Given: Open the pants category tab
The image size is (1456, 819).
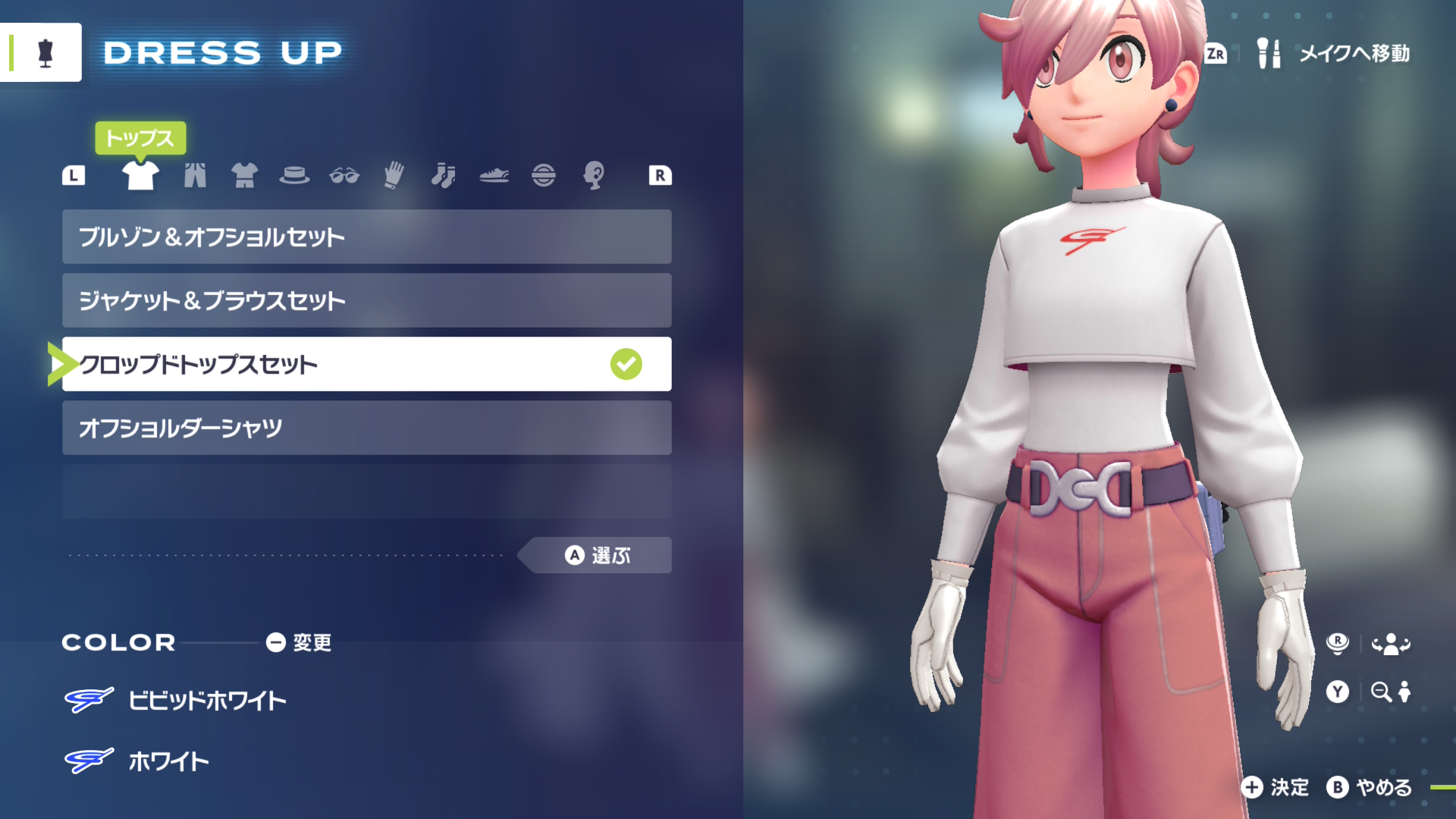Looking at the screenshot, I should click(195, 175).
